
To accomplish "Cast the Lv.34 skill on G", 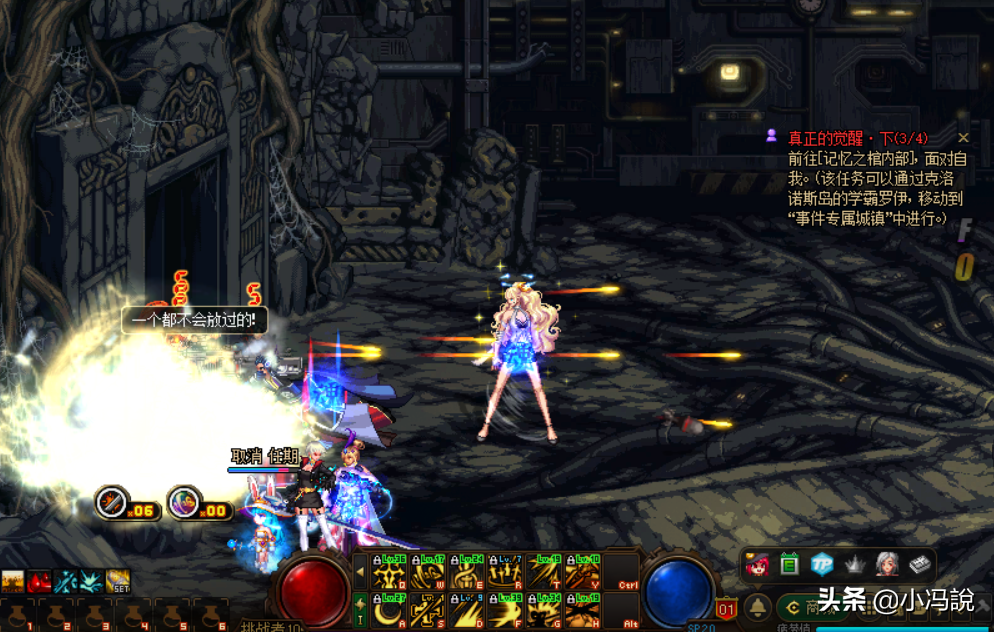I will tap(544, 610).
